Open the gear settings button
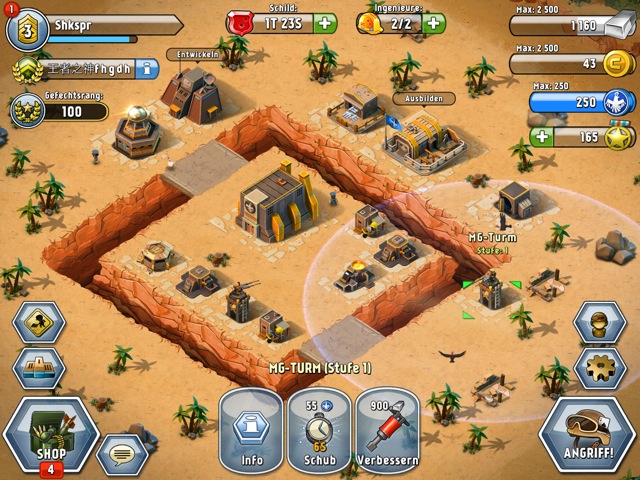The image size is (640, 480). pyautogui.click(x=600, y=368)
